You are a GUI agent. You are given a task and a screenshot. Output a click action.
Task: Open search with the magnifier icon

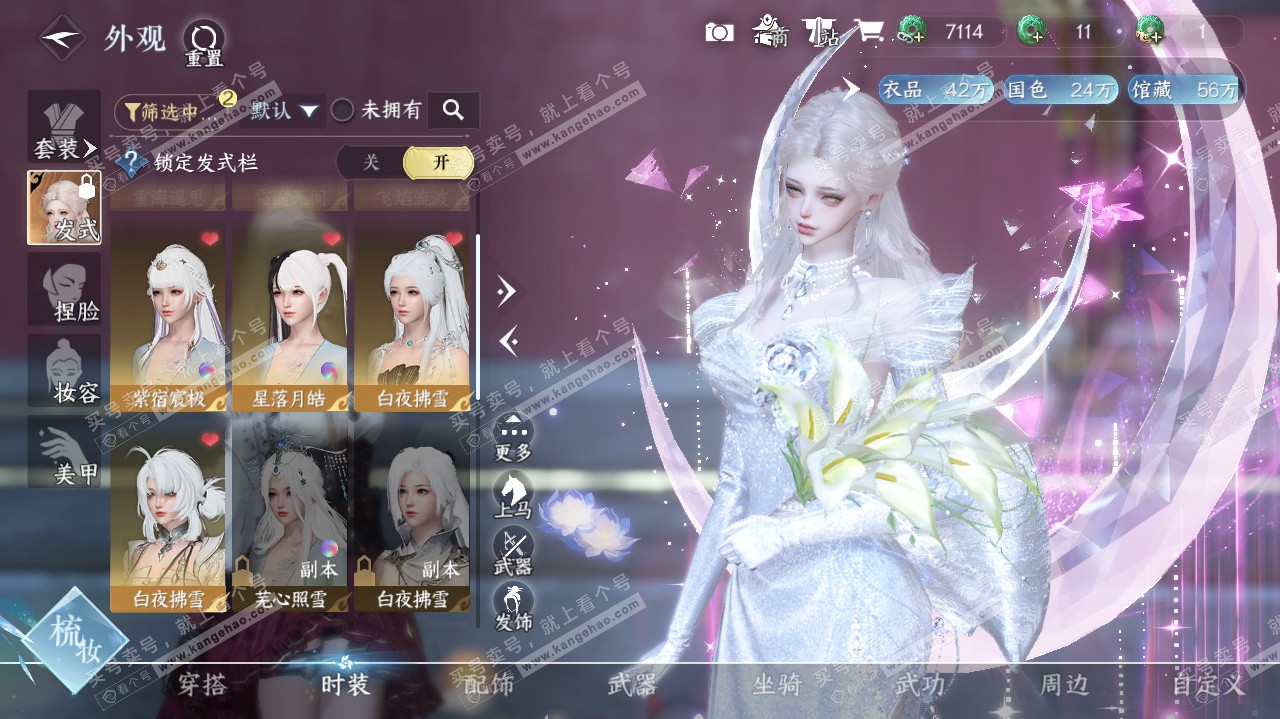pos(453,110)
